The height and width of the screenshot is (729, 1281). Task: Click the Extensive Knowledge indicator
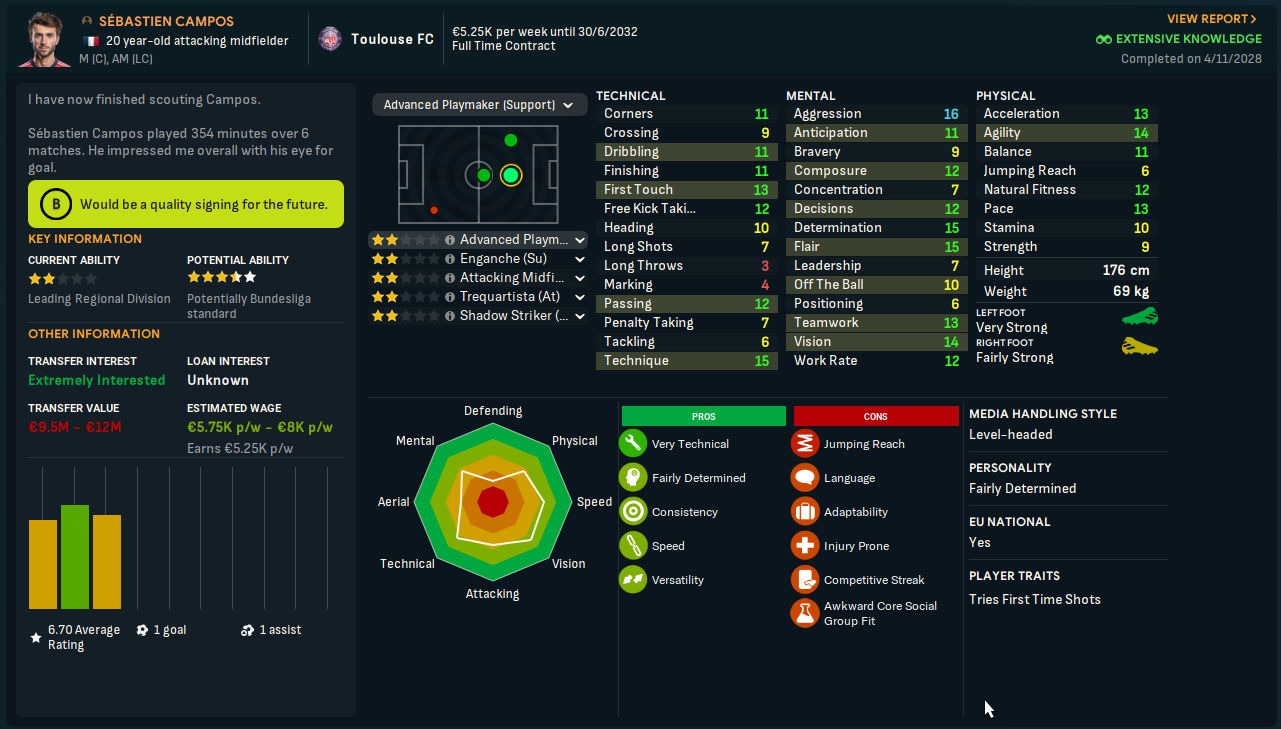pyautogui.click(x=1178, y=39)
